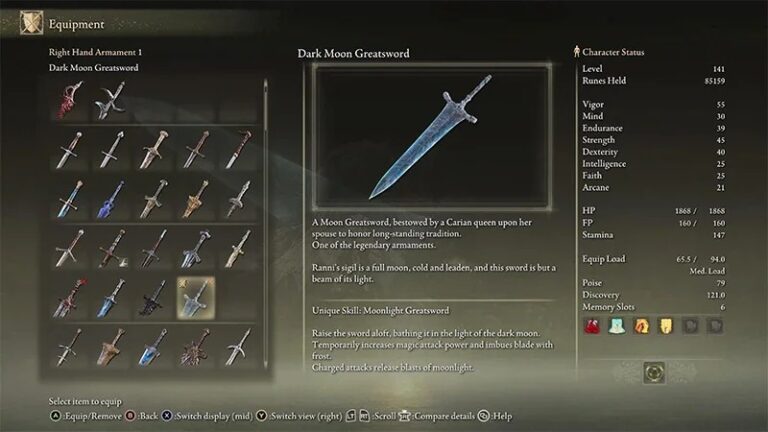The width and height of the screenshot is (768, 432).
Task: Click the large Dark Moon Greatsword preview image
Action: click(431, 137)
